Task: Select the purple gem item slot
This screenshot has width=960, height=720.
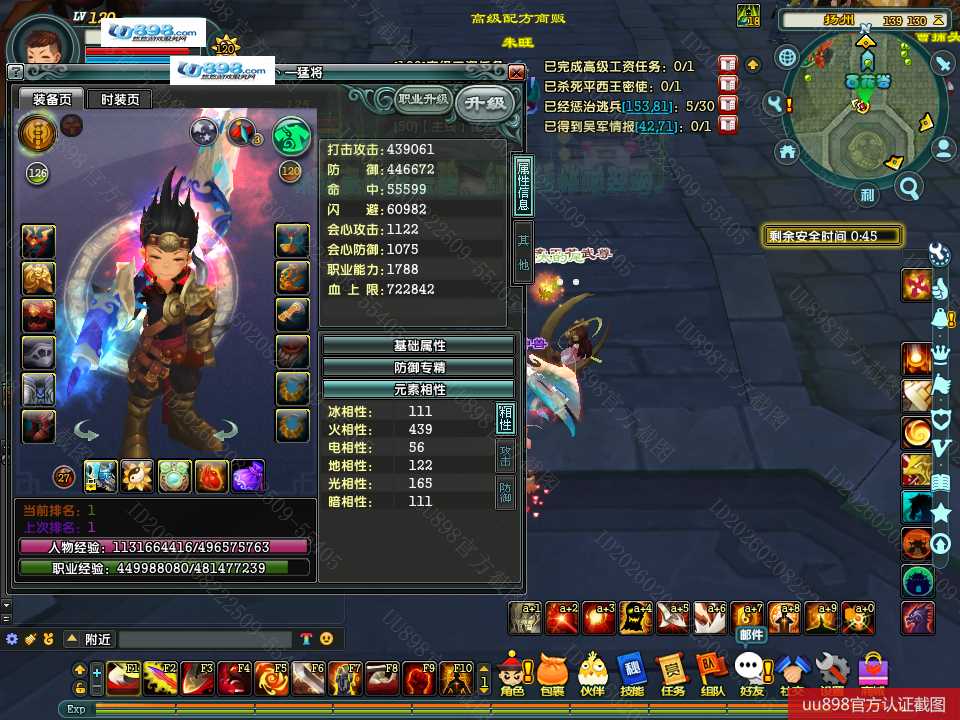Action: coord(248,476)
